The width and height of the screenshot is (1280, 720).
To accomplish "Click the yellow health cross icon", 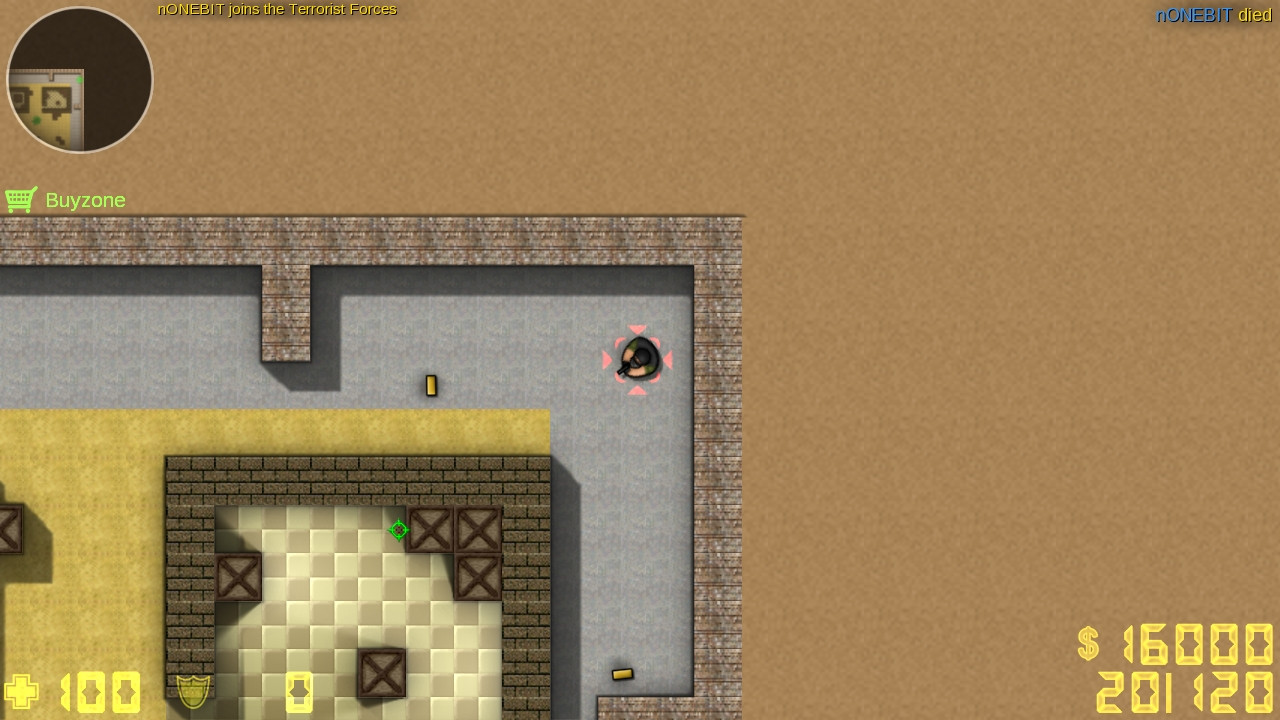I will click(20, 692).
